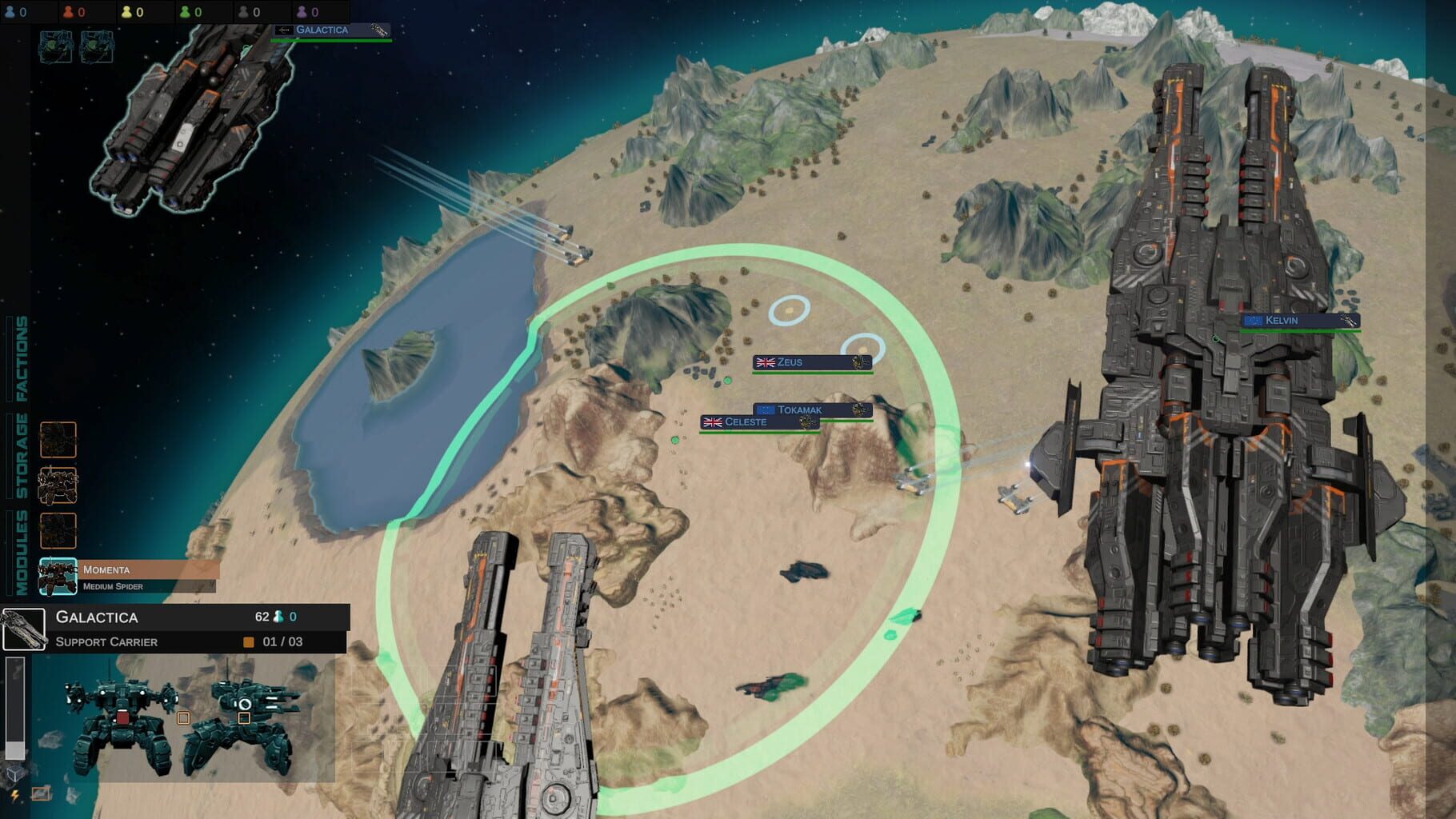
Task: Toggle the orange checkbox between the two spider mechs
Action: point(183,718)
